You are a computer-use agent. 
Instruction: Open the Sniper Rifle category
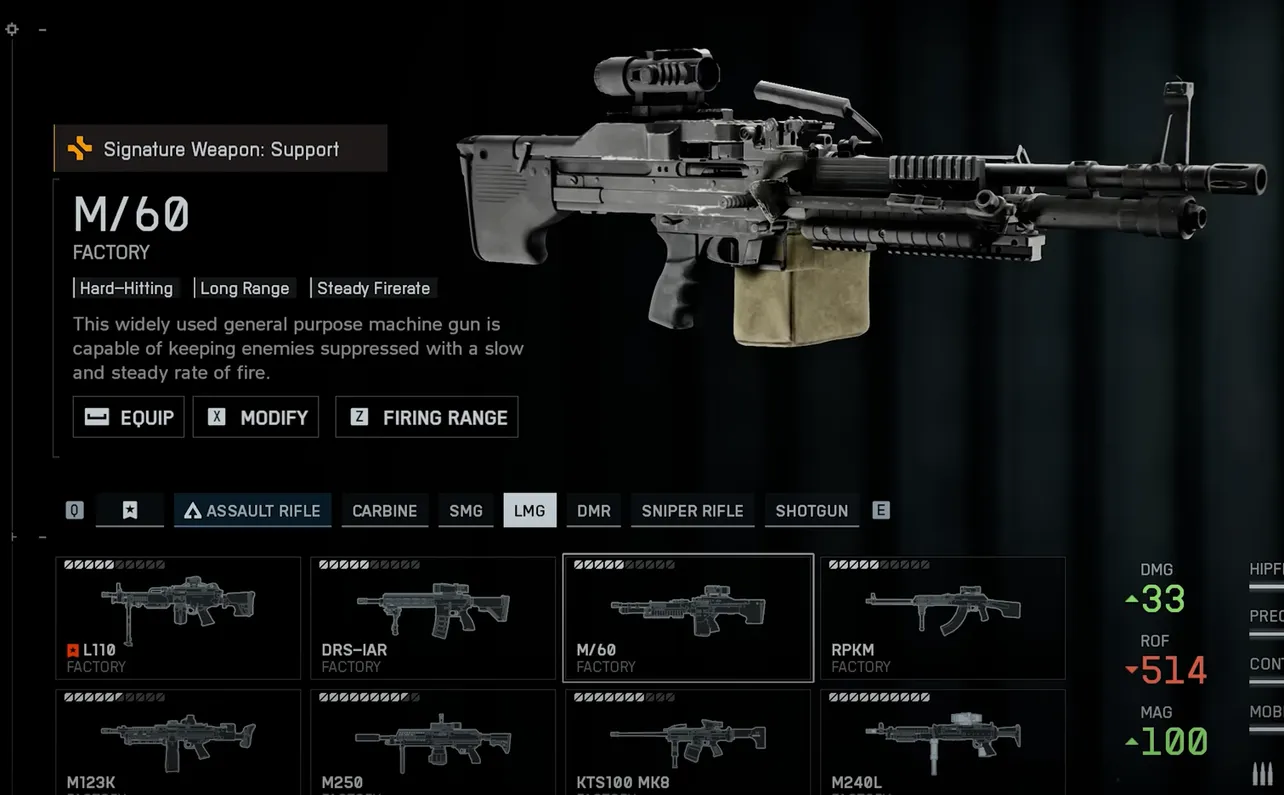point(692,510)
